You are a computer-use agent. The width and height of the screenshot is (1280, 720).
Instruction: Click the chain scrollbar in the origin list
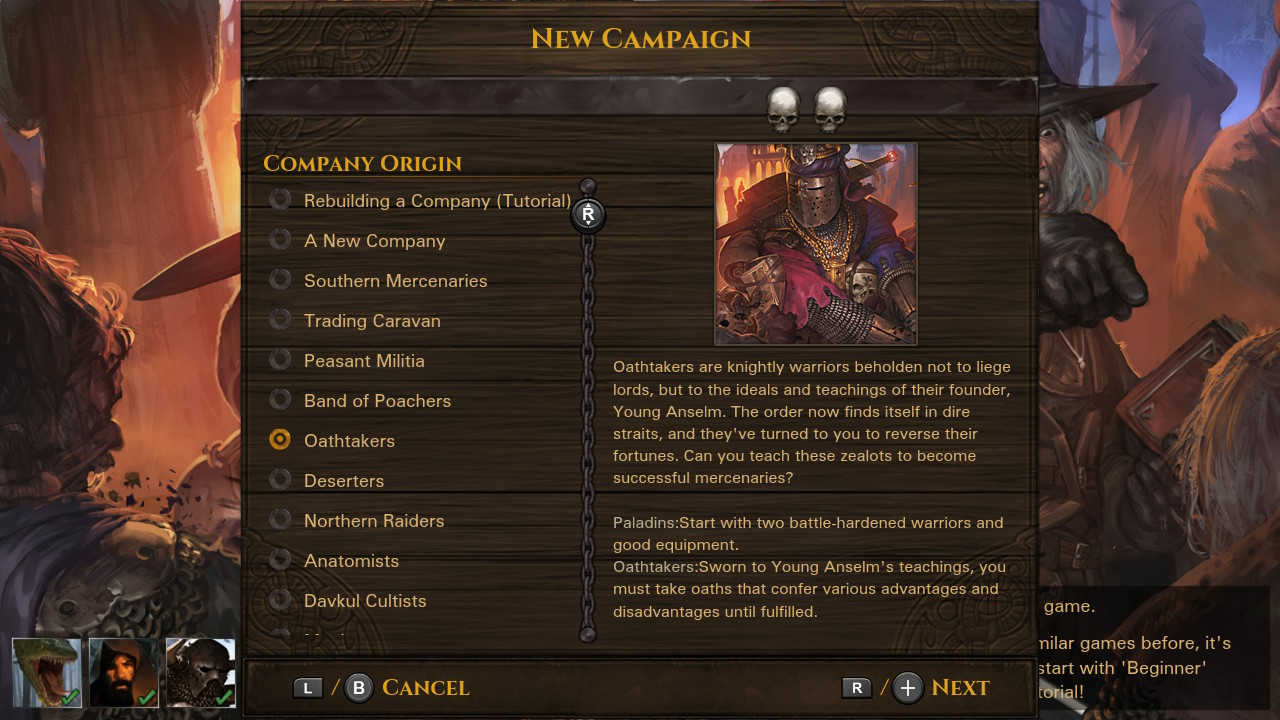coord(588,420)
